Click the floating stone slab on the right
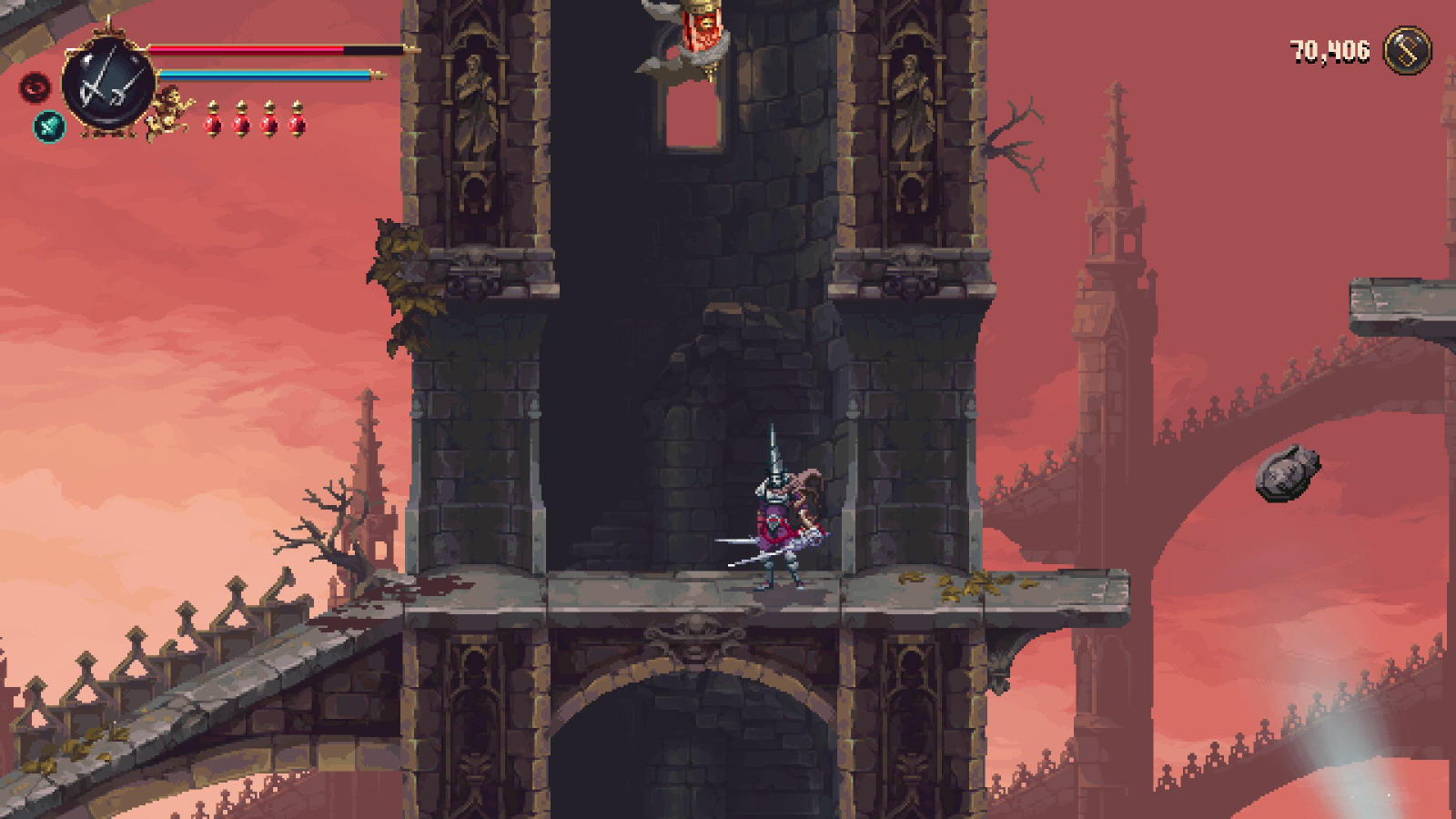The width and height of the screenshot is (1456, 819). pos(1289,470)
